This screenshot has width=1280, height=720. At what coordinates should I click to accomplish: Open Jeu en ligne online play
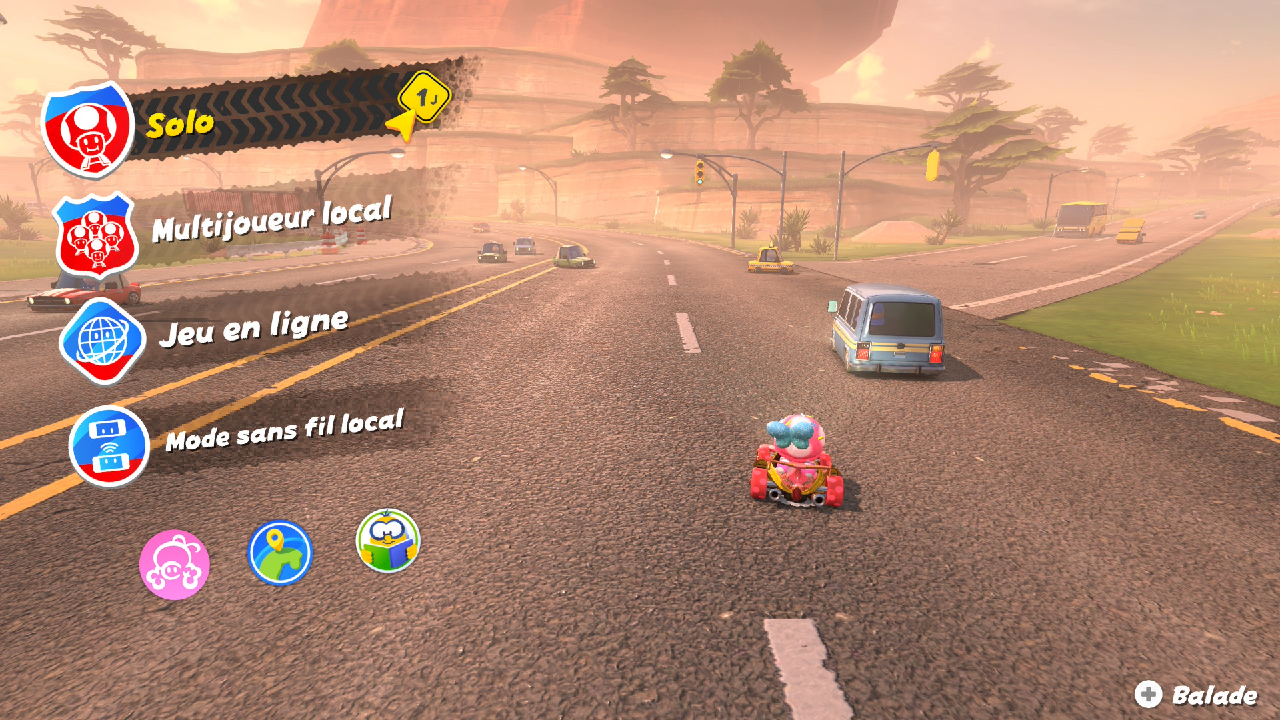253,327
